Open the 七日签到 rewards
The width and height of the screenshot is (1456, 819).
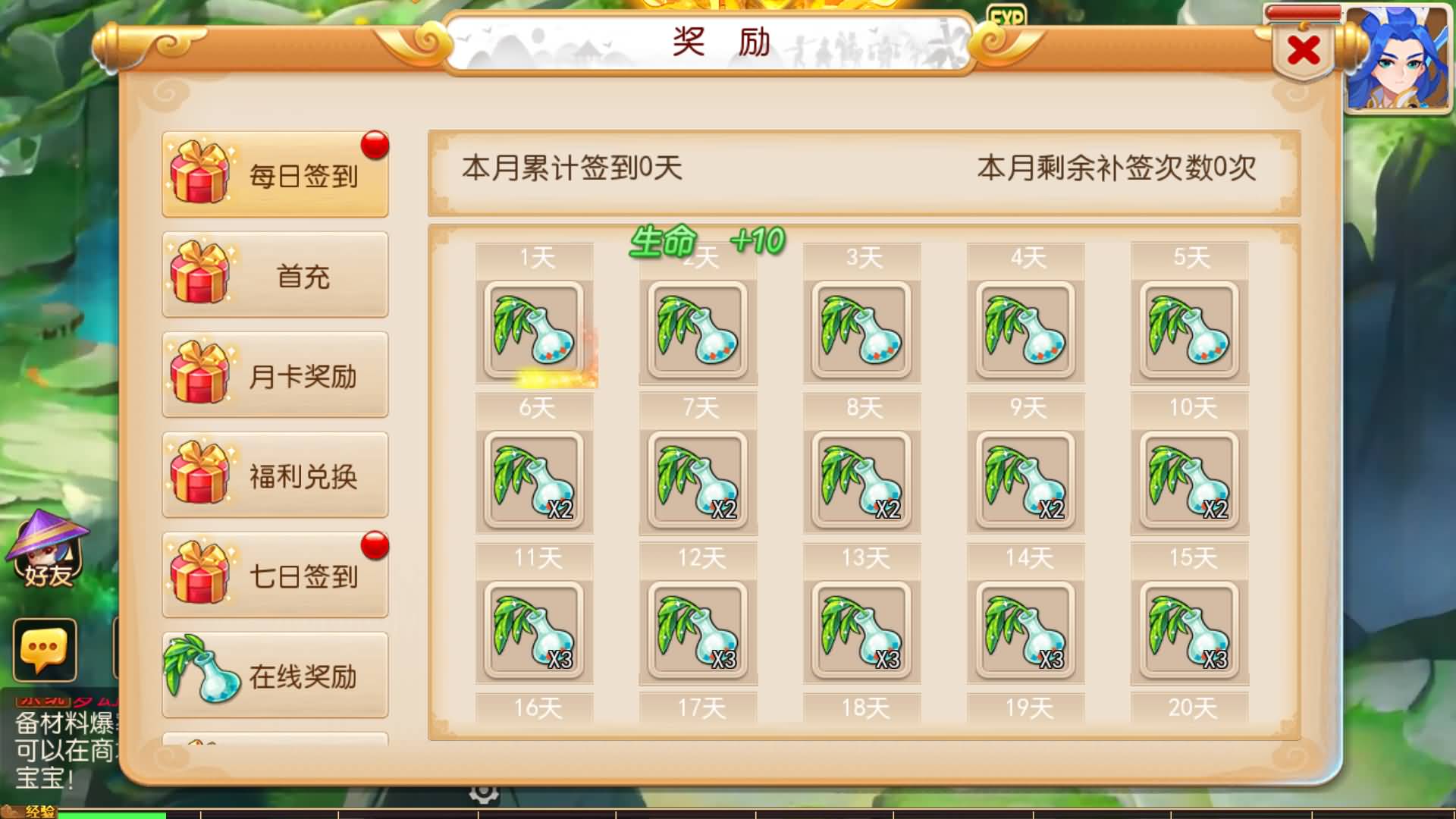coord(275,574)
